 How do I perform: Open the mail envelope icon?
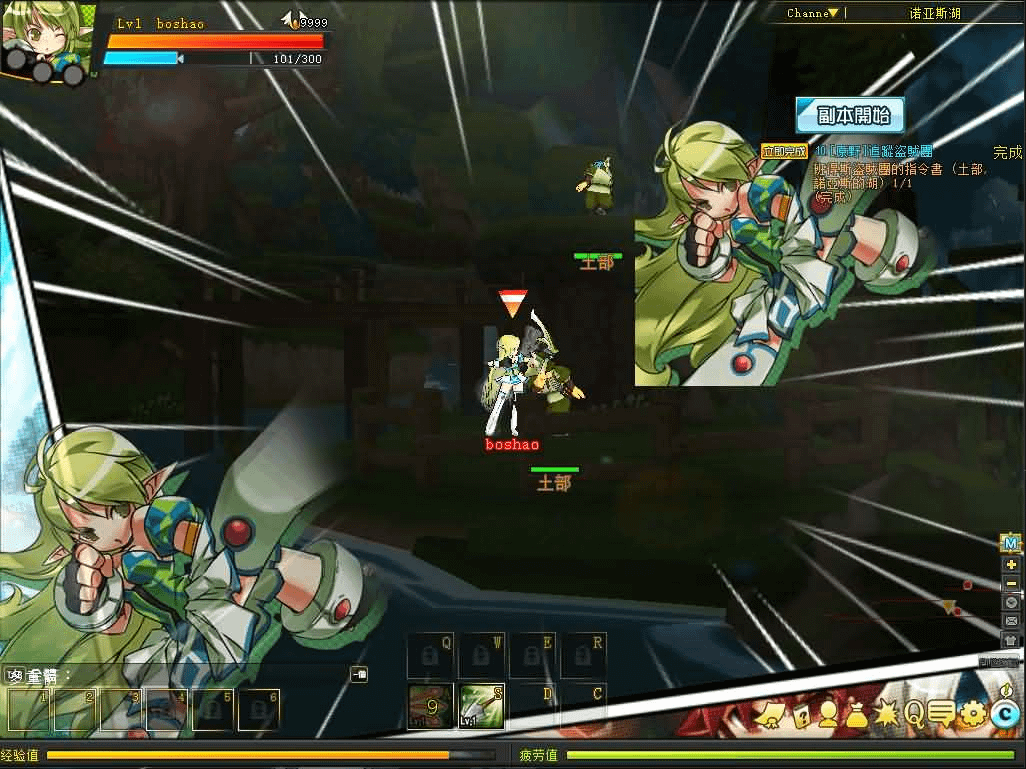[1011, 621]
